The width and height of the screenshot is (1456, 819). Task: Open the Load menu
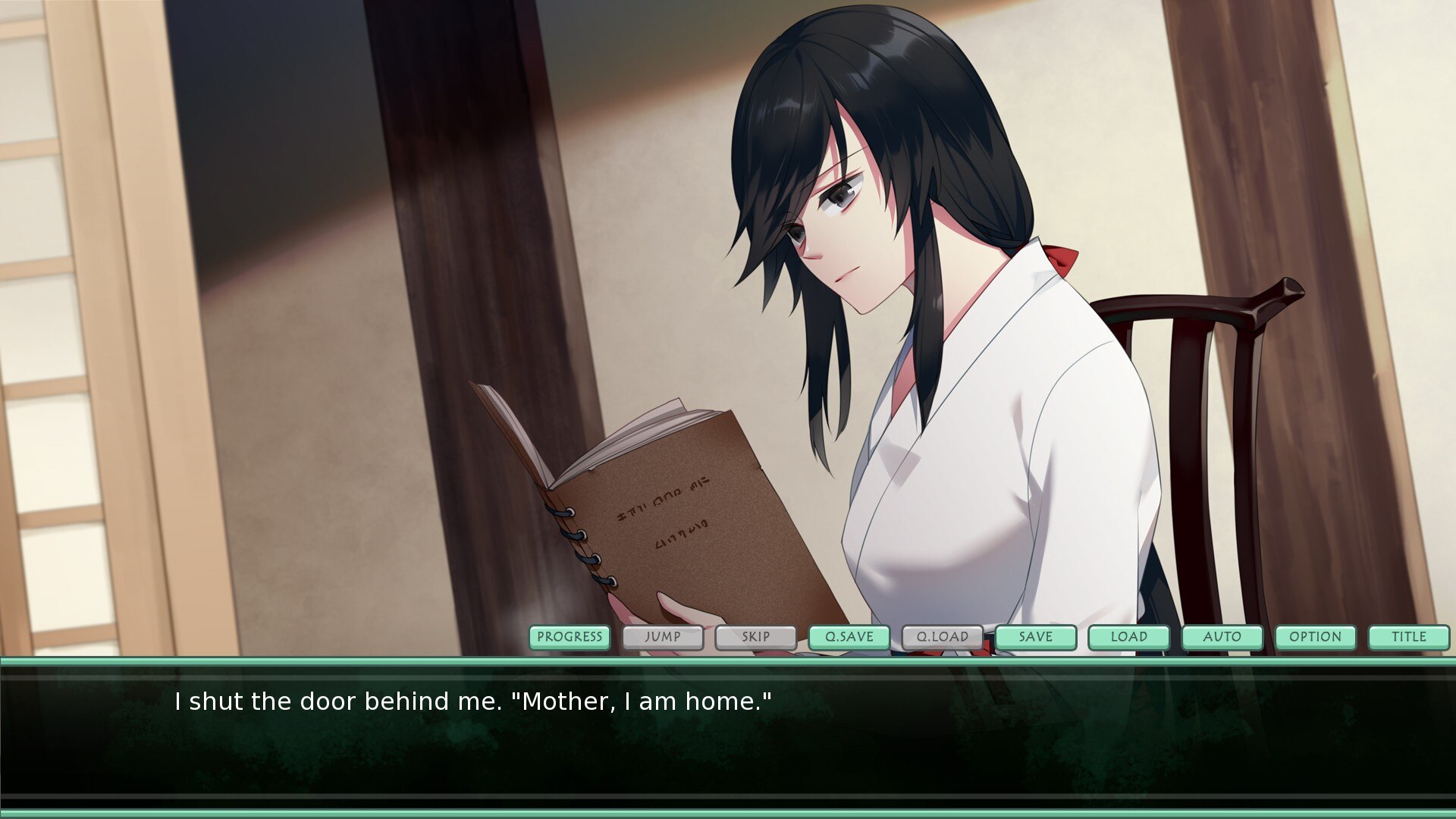coord(1129,637)
